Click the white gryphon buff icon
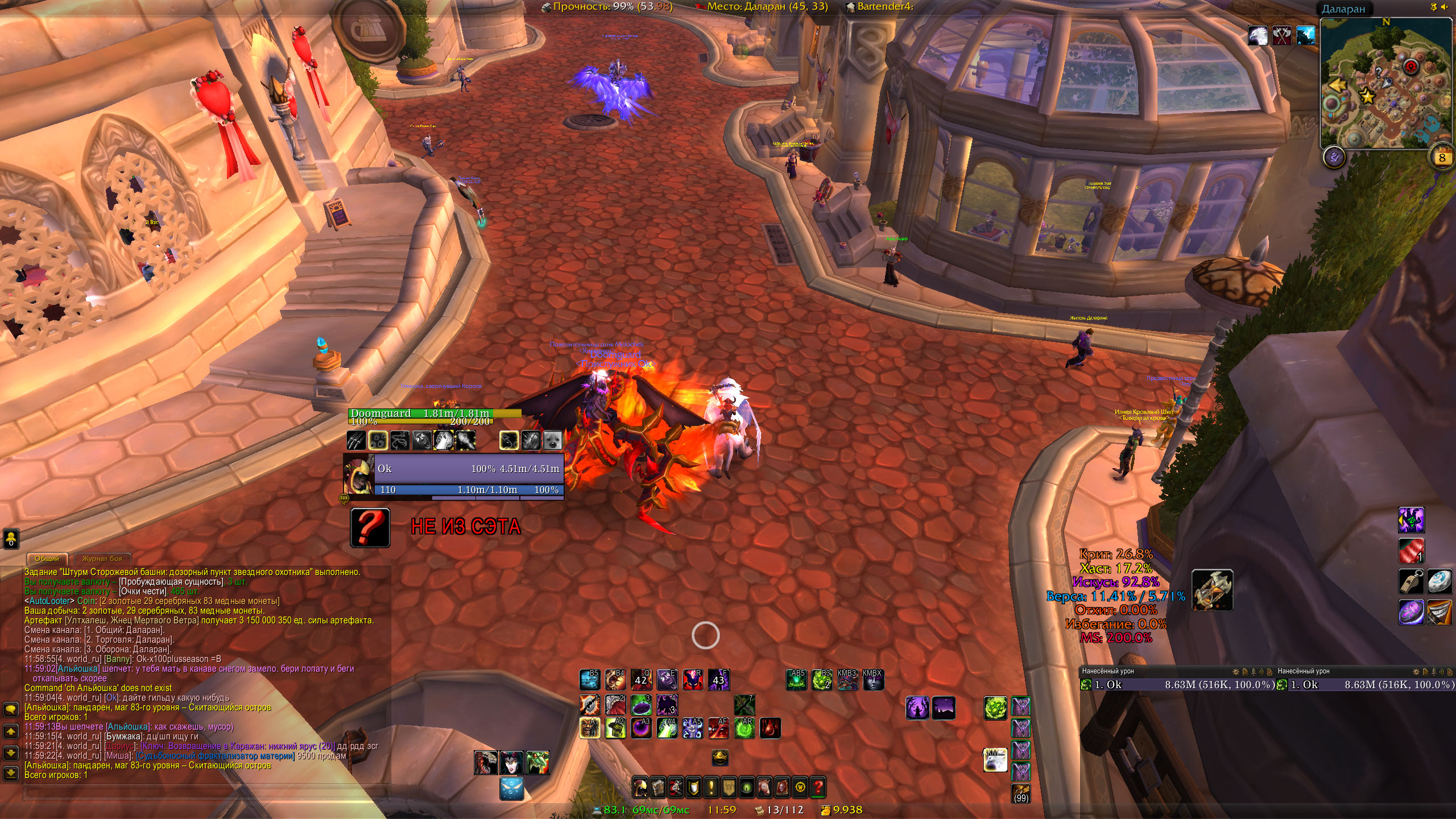This screenshot has height=819, width=1456. pyautogui.click(x=1258, y=36)
